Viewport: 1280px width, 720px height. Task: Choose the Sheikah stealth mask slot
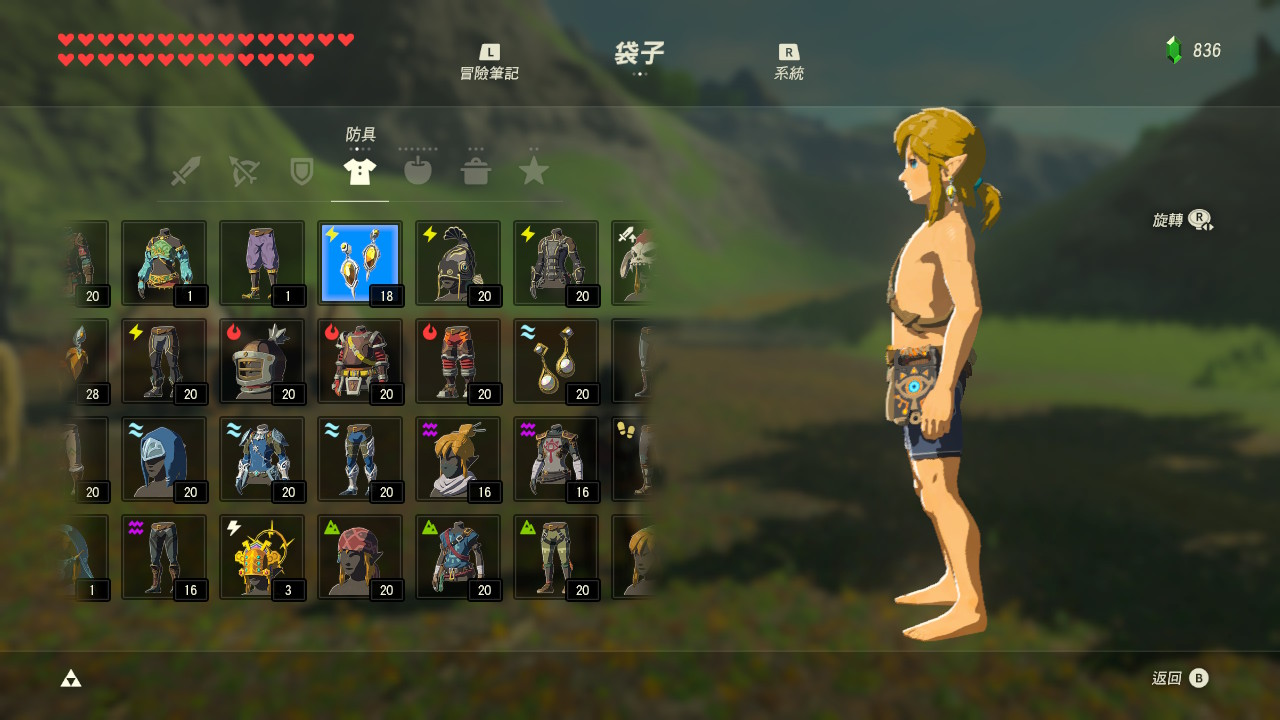(x=458, y=459)
